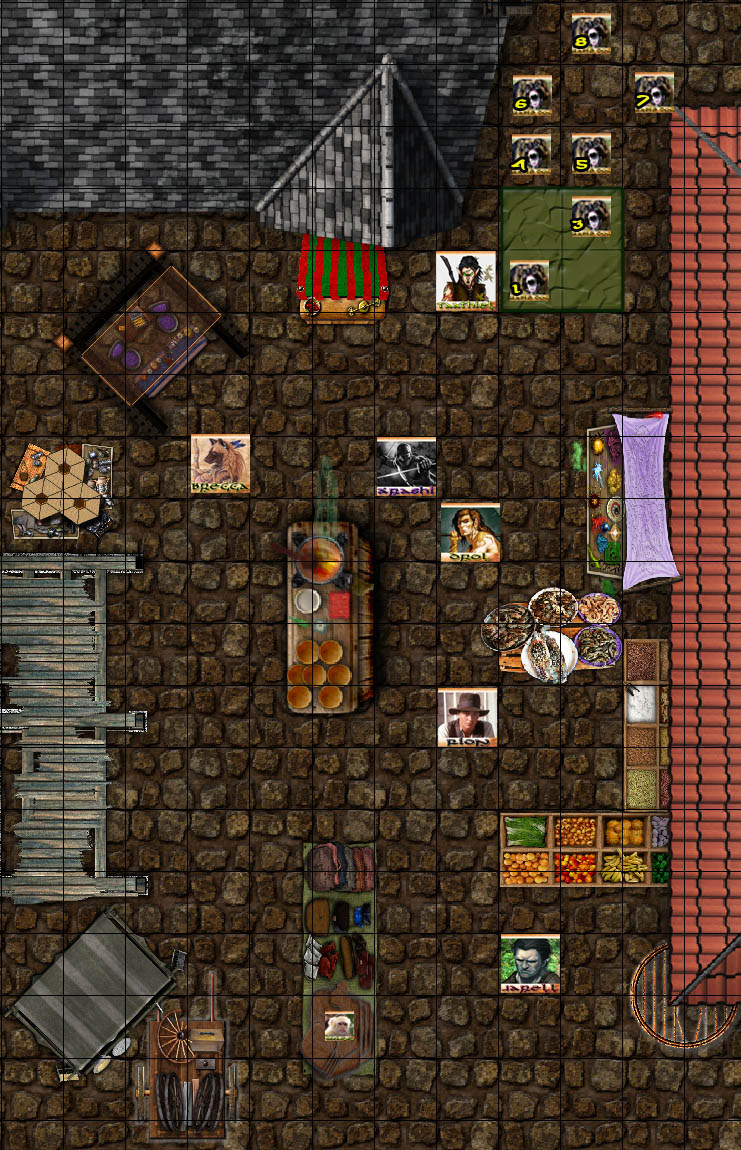
Task: Select the Taxthiel elf token
Action: pyautogui.click(x=466, y=280)
